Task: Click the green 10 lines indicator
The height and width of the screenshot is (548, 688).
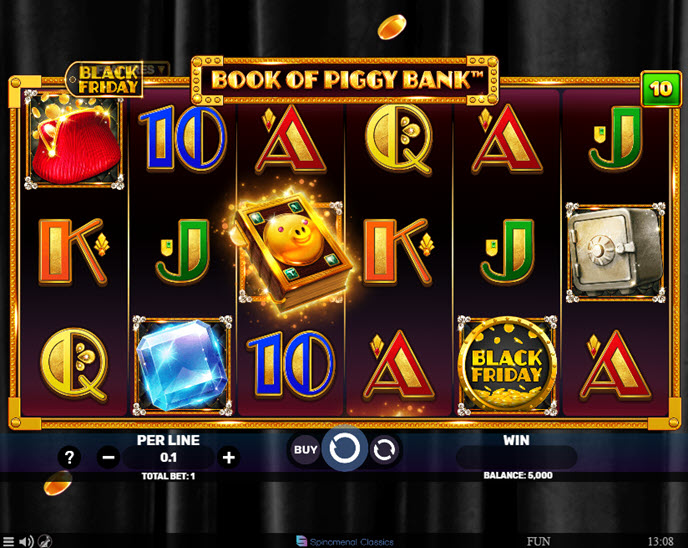Action: [660, 88]
